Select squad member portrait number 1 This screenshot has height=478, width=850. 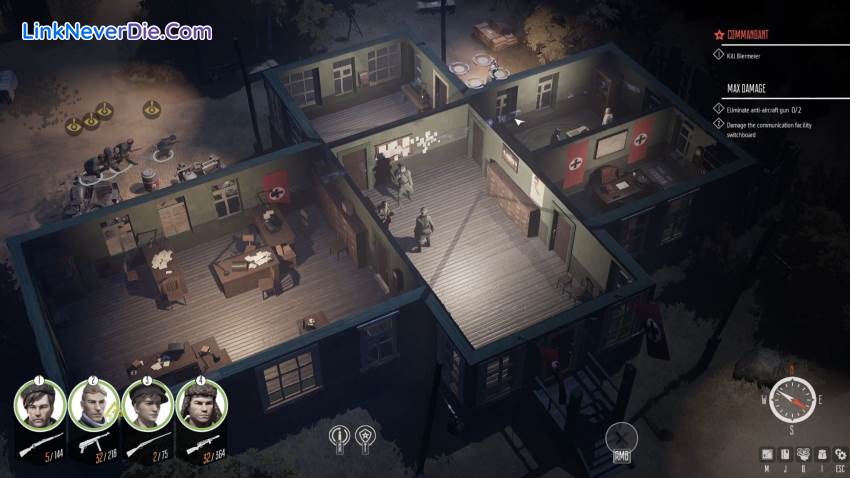pos(40,404)
